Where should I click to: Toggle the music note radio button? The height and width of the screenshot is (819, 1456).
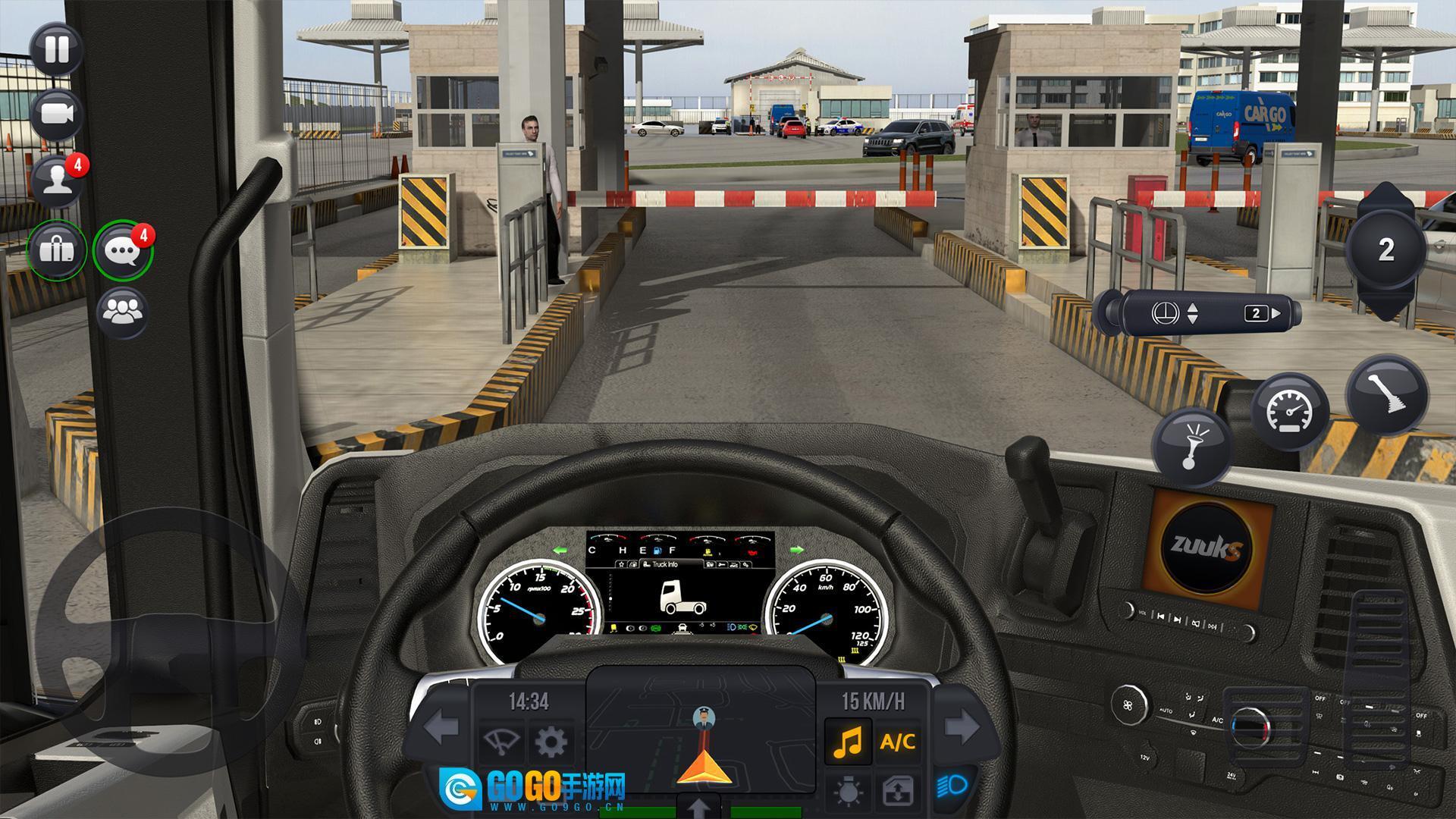click(x=848, y=741)
